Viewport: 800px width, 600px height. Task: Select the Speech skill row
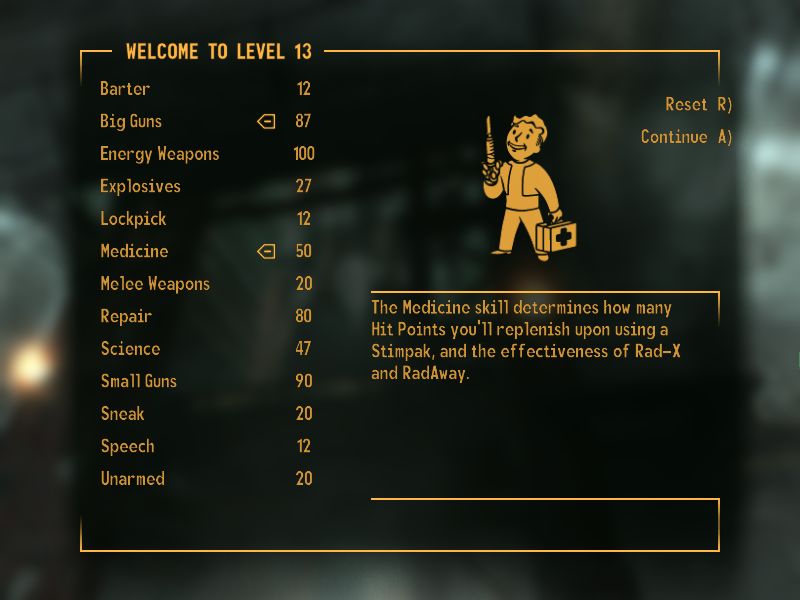pyautogui.click(x=127, y=447)
